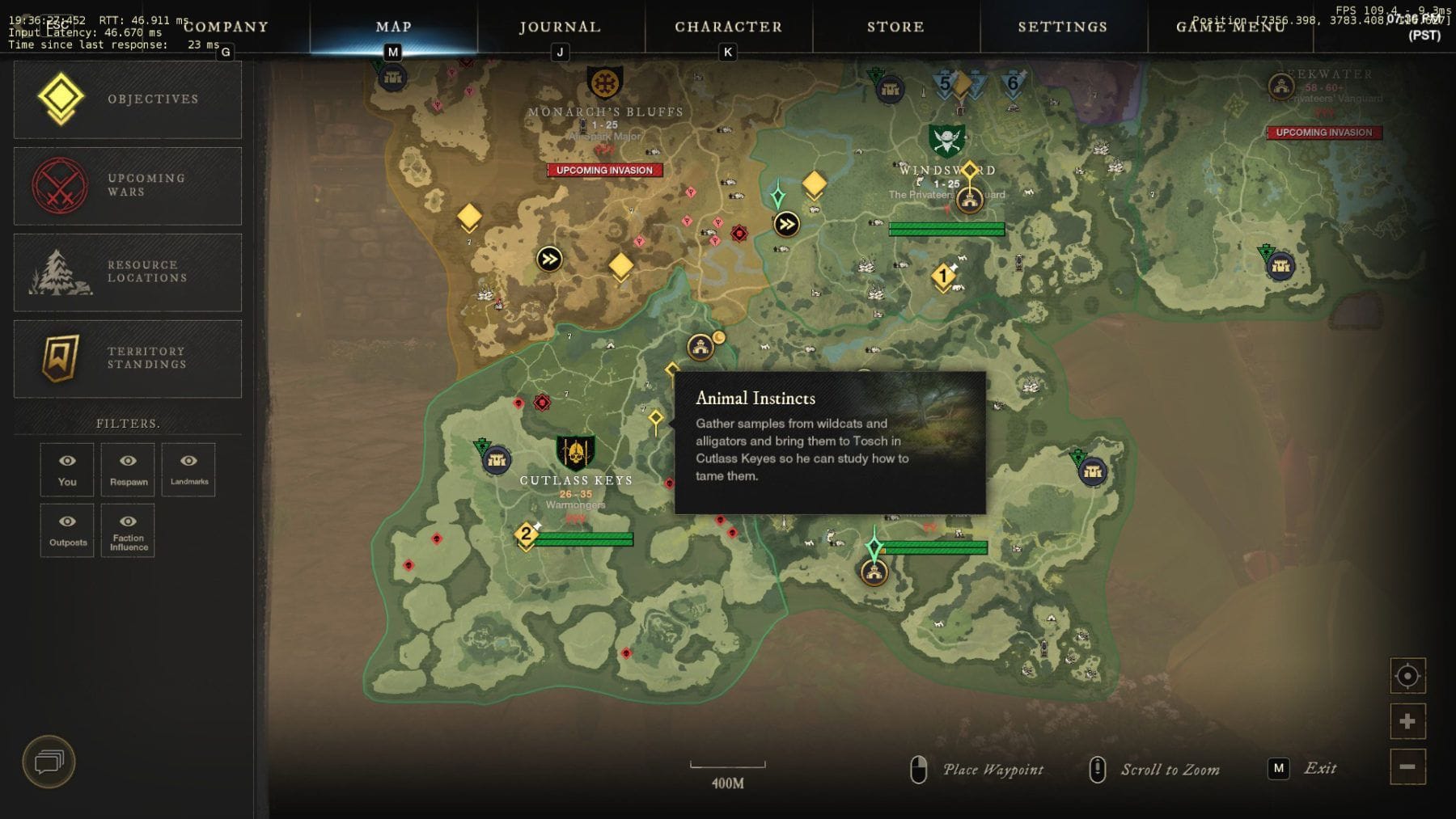Open the Objectives panel icon
Screen dimensions: 1456x819
coord(62,99)
